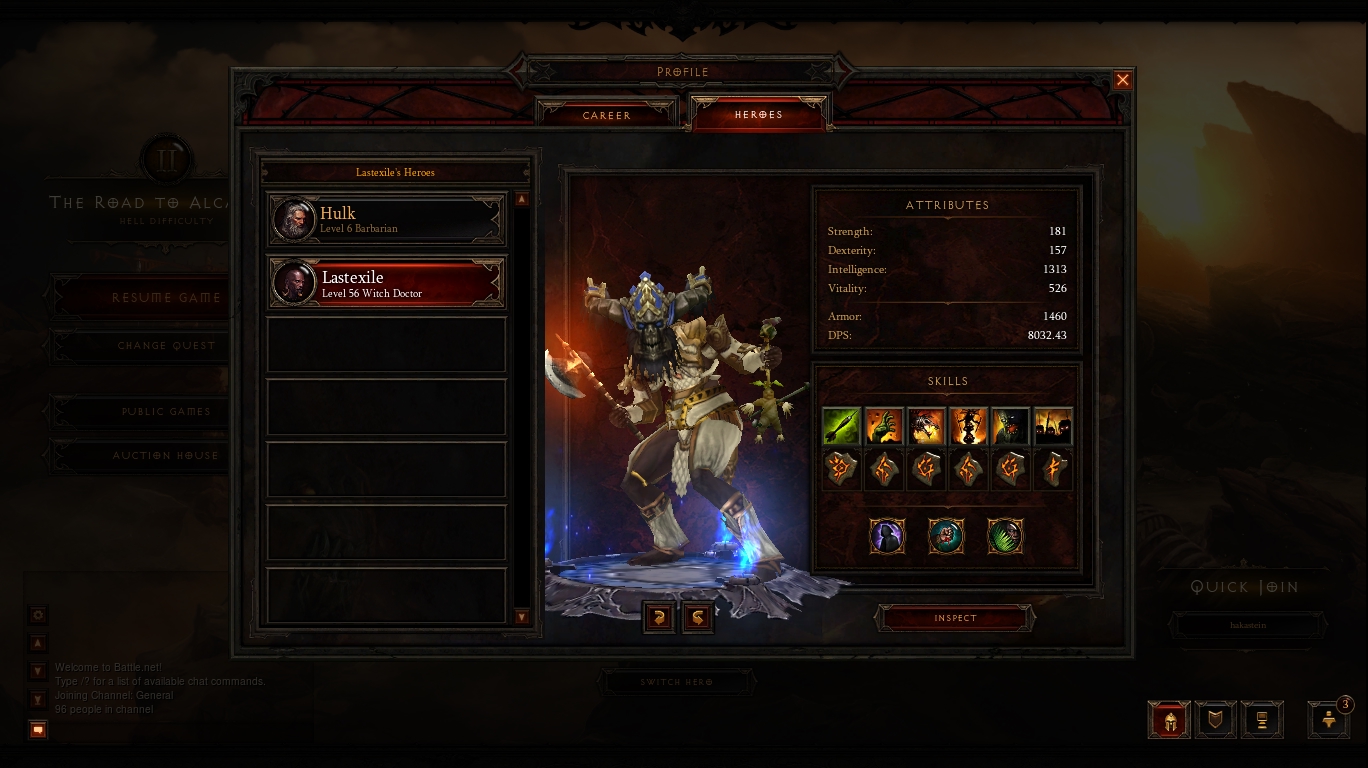View the green leaves passive skill

click(1005, 536)
